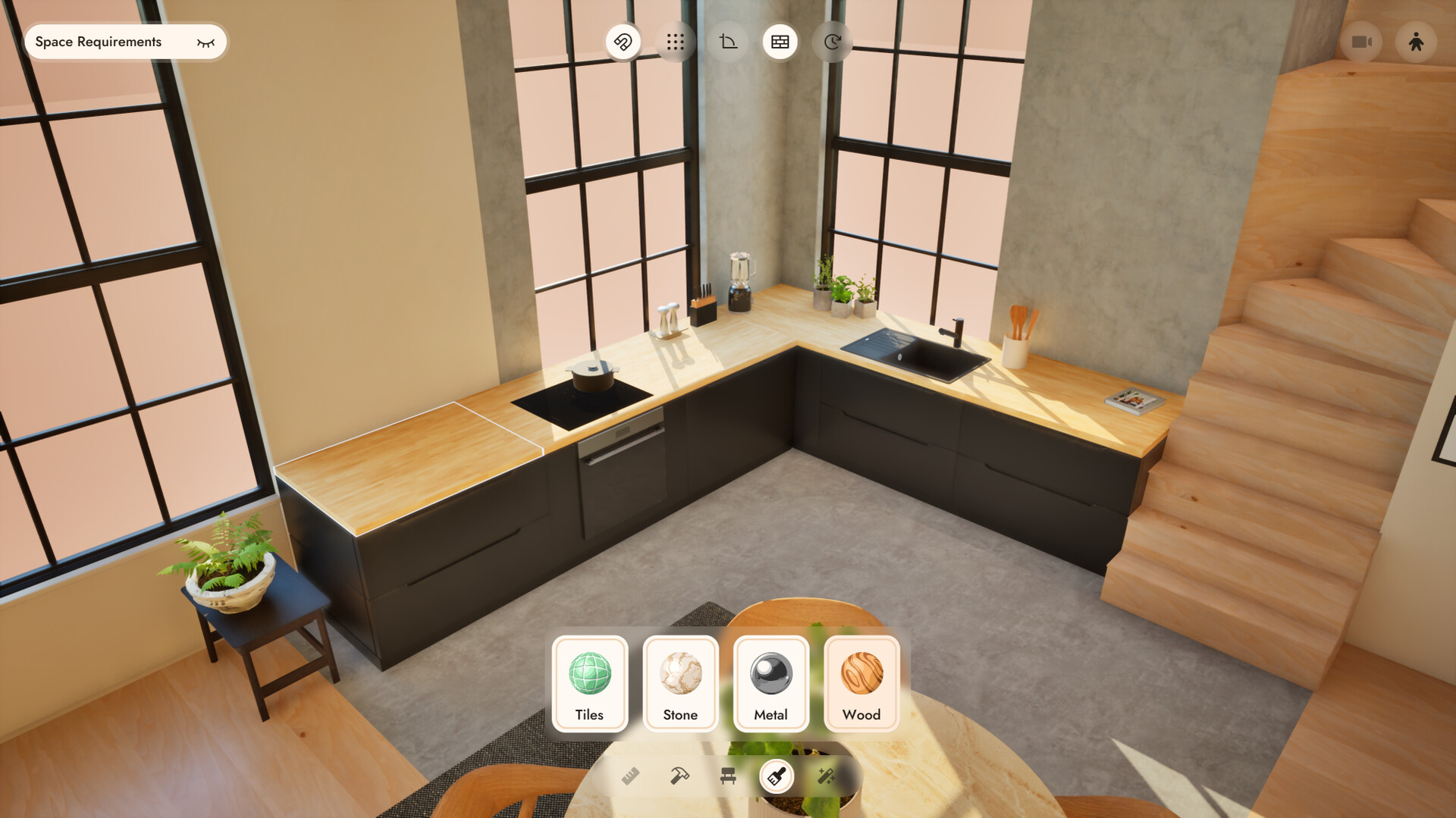This screenshot has height=818, width=1456.
Task: Activate the paintbrush material tool
Action: [776, 776]
